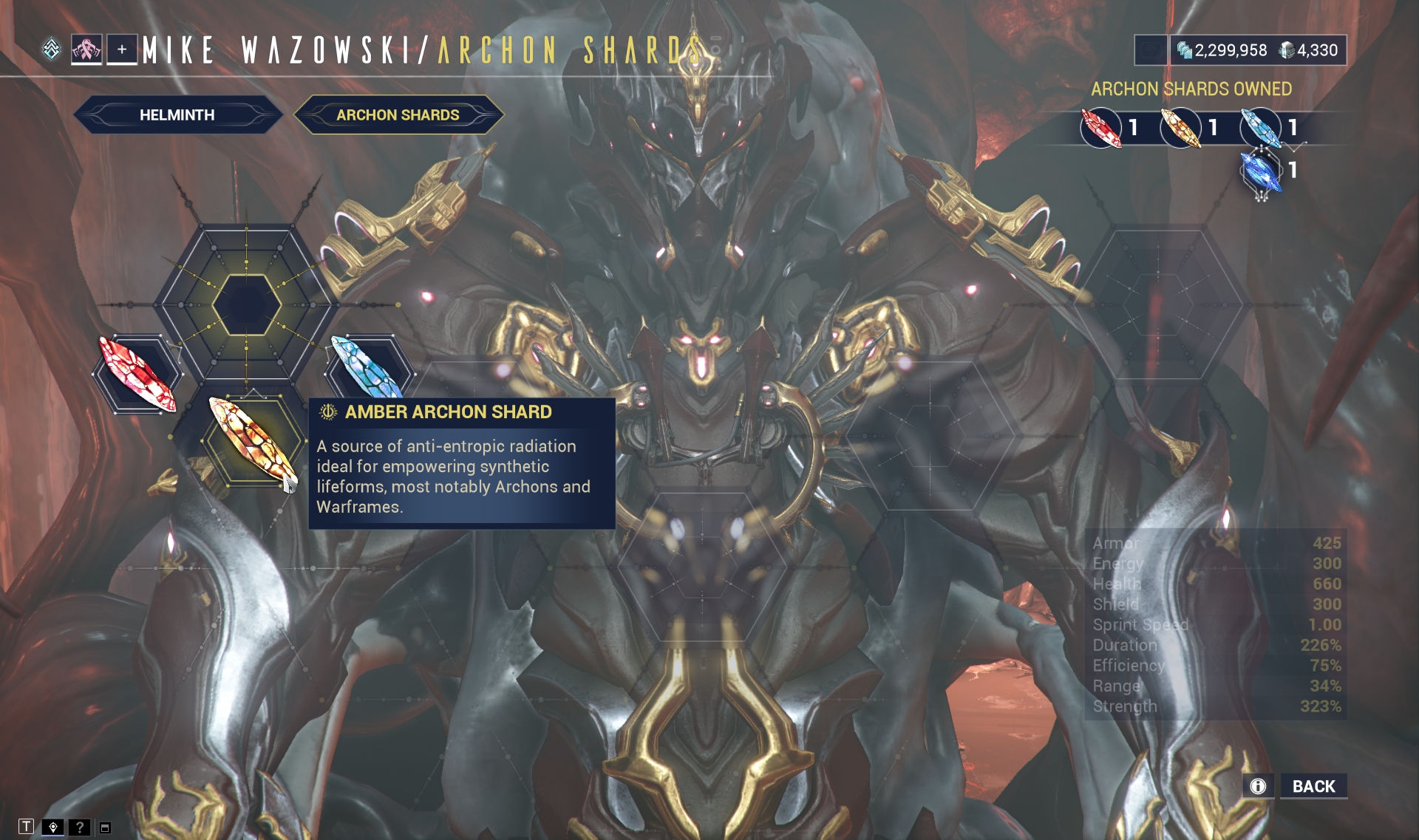Click the info toggle beside the Back button
1419x840 pixels.
(x=1256, y=787)
